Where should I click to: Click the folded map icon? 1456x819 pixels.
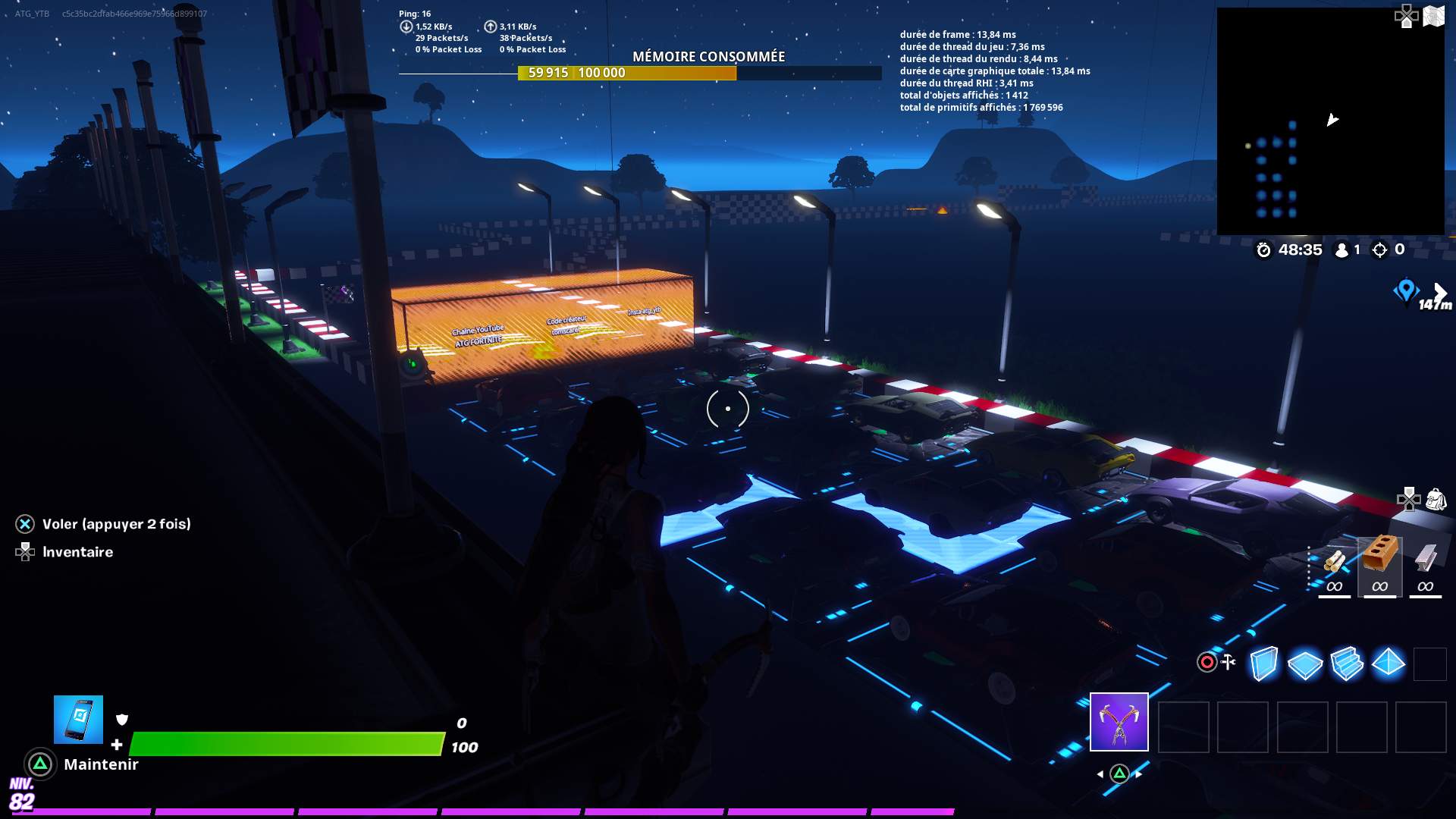(x=1433, y=16)
